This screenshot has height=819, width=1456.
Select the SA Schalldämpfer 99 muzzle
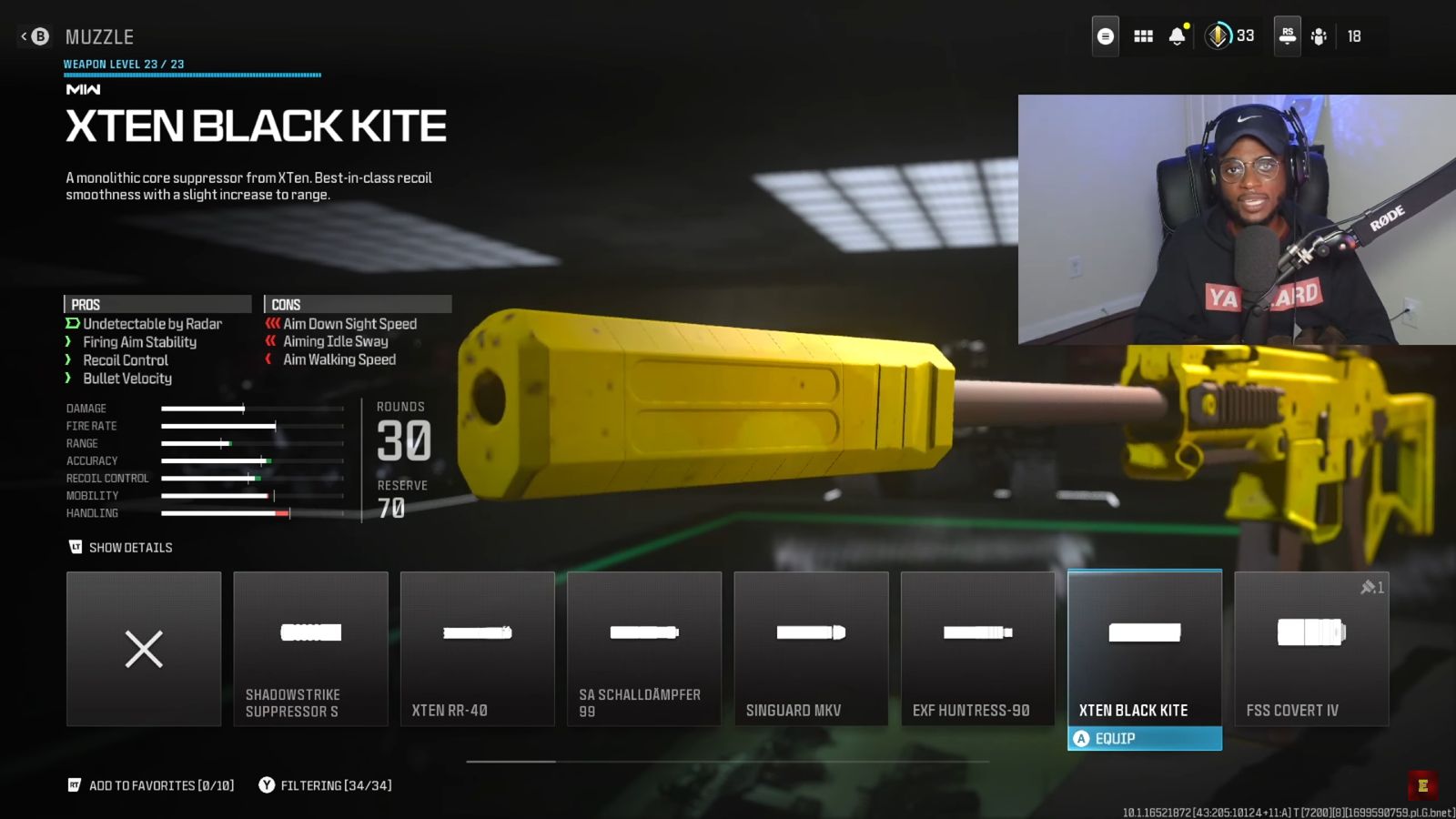point(643,649)
